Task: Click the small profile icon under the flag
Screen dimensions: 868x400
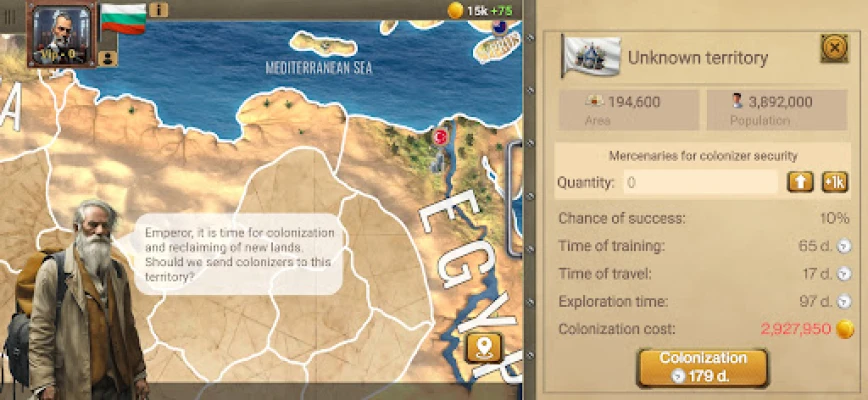Action: point(107,58)
